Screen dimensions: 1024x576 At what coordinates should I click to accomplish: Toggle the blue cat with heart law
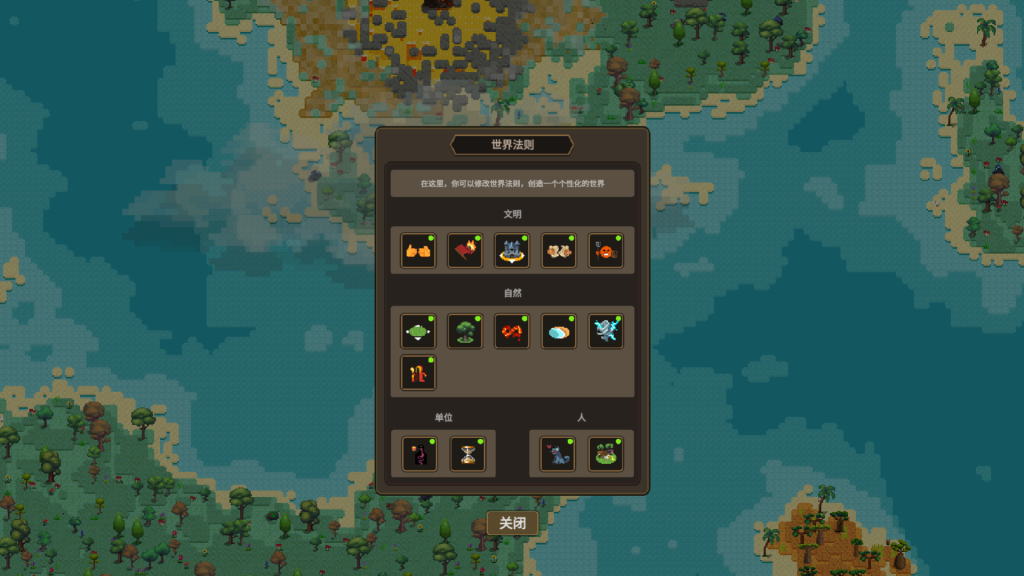click(557, 455)
